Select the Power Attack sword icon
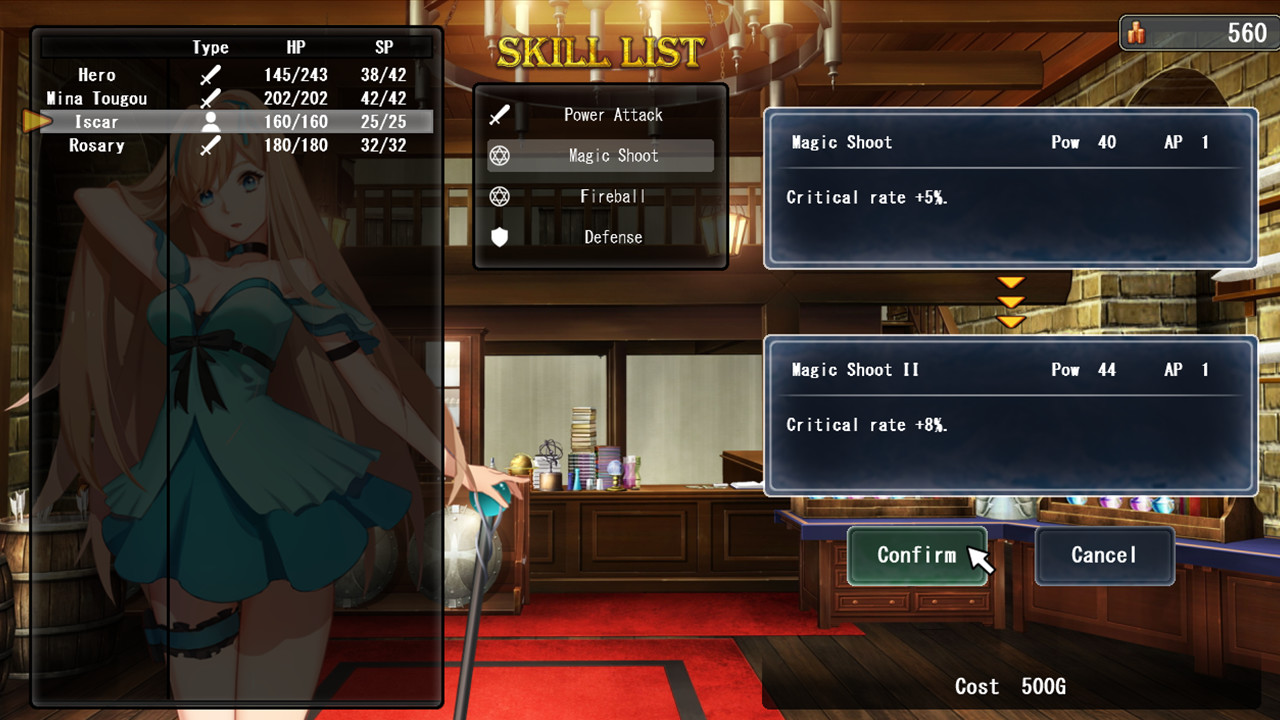The width and height of the screenshot is (1280, 720). click(498, 114)
